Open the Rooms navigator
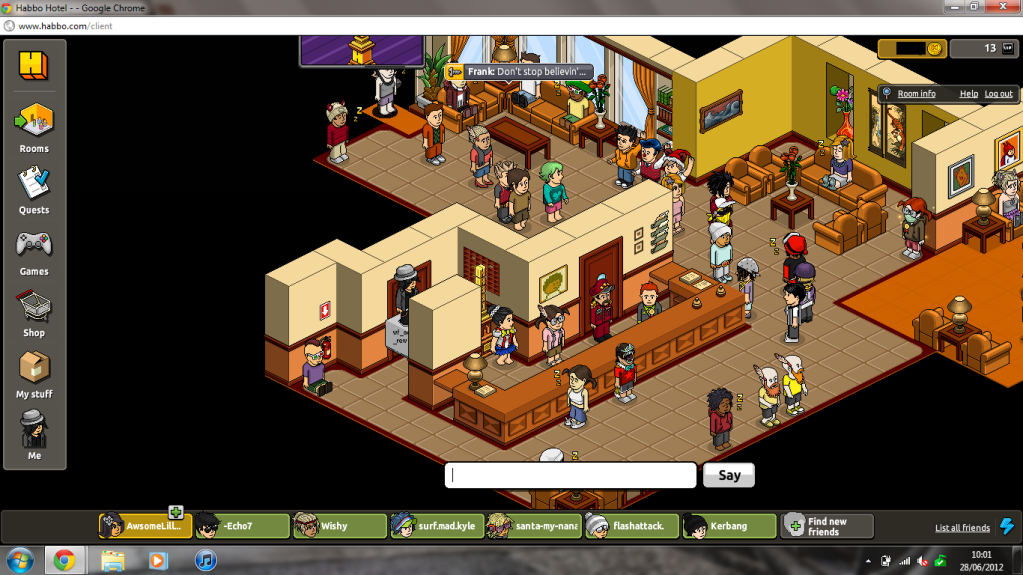Image resolution: width=1023 pixels, height=575 pixels. 34,128
